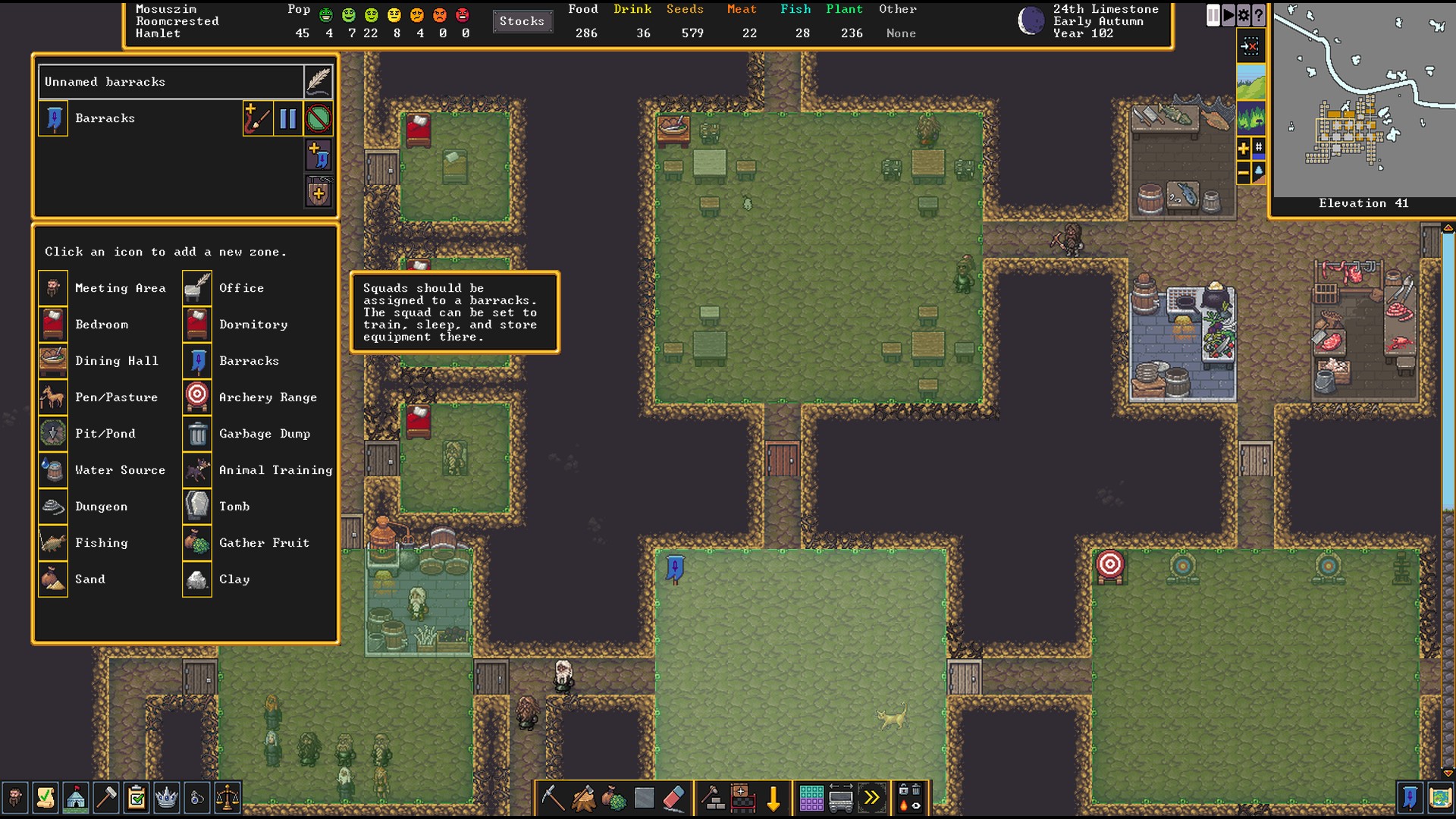Suspend squad training with the pause icon
1456x819 pixels.
point(287,119)
